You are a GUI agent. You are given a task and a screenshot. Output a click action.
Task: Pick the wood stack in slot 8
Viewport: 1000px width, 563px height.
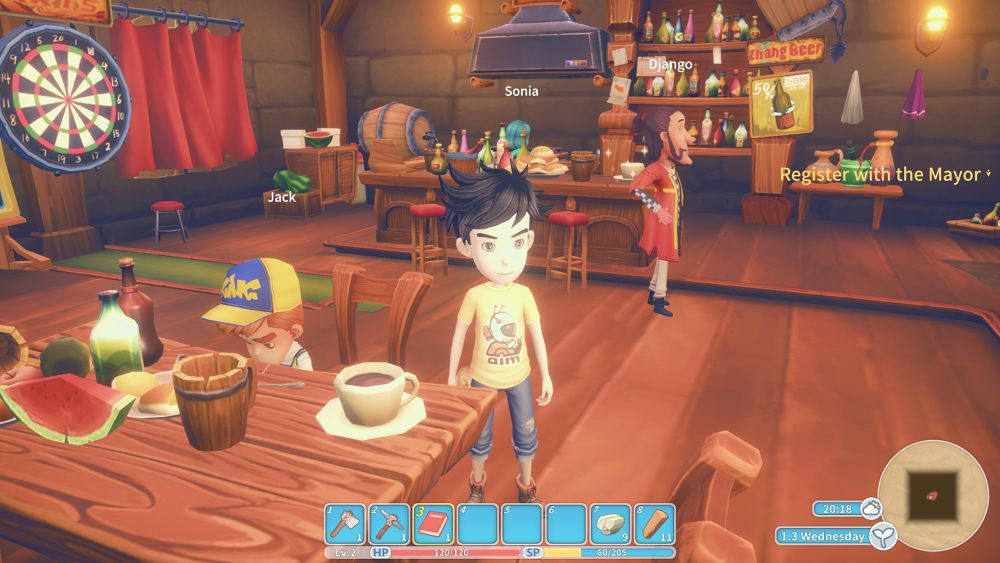coord(654,523)
